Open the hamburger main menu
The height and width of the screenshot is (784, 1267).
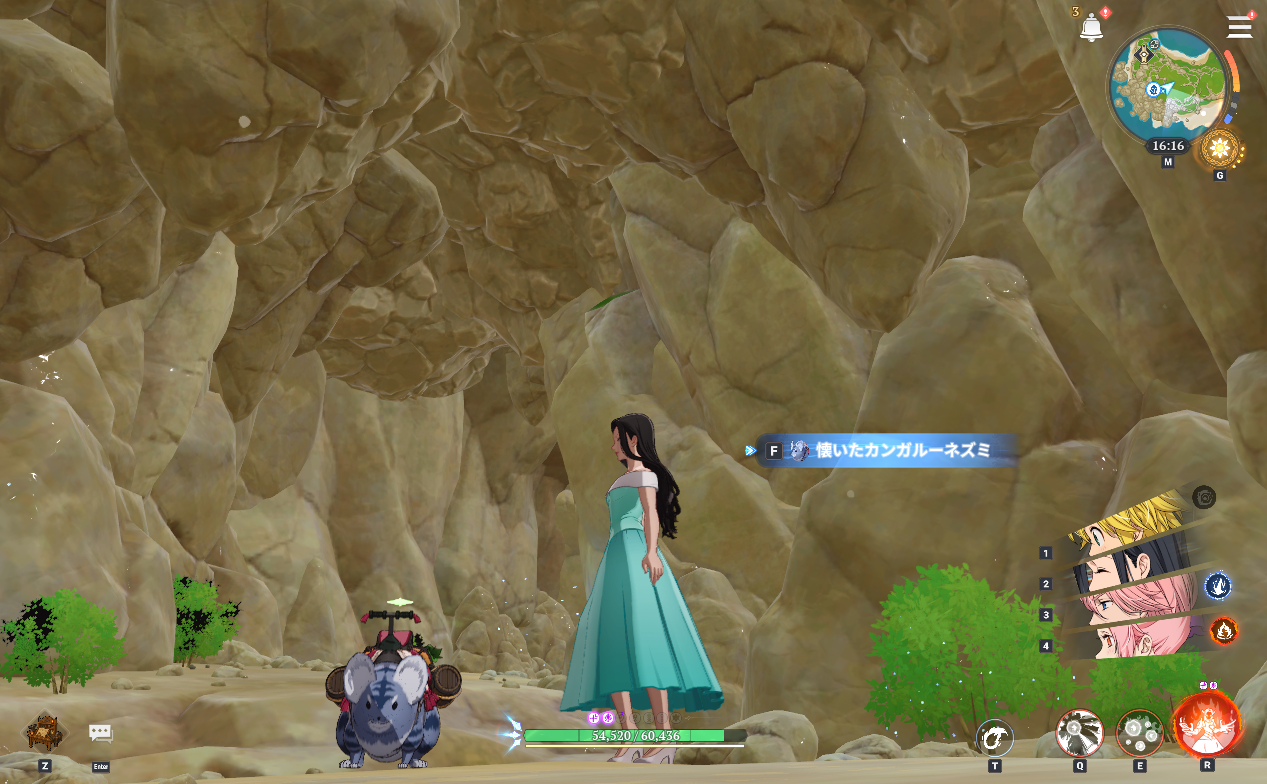coord(1239,27)
